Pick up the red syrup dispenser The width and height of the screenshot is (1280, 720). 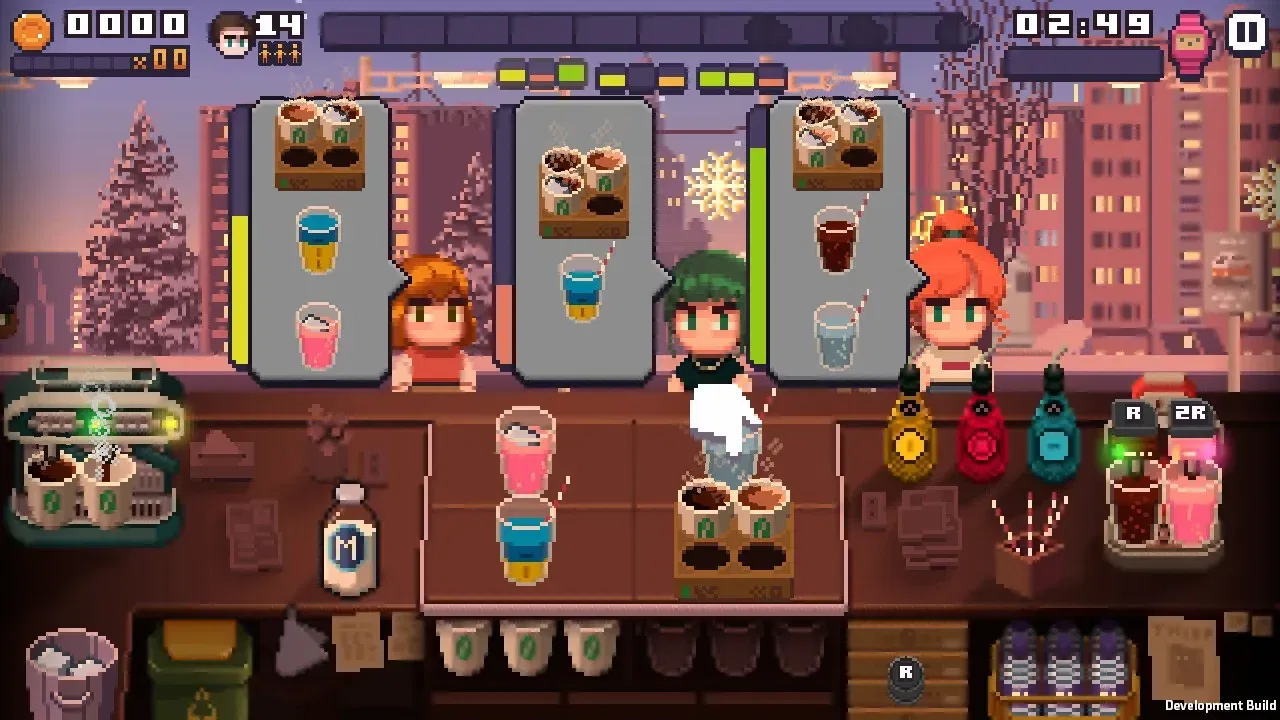(x=981, y=445)
